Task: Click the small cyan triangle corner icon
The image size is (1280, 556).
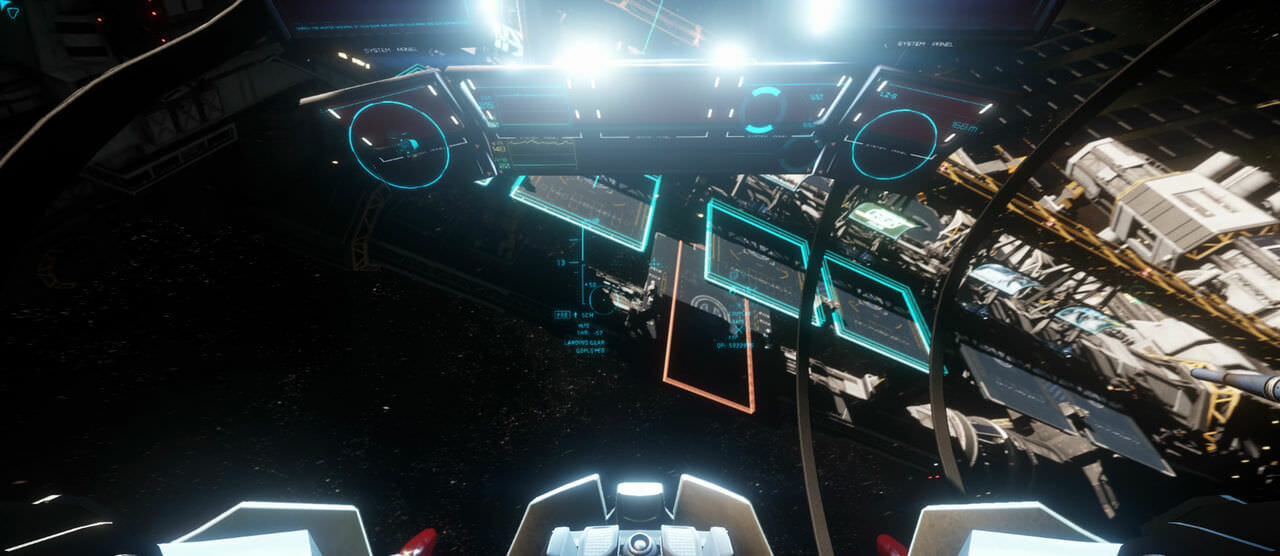Action: 12,12
